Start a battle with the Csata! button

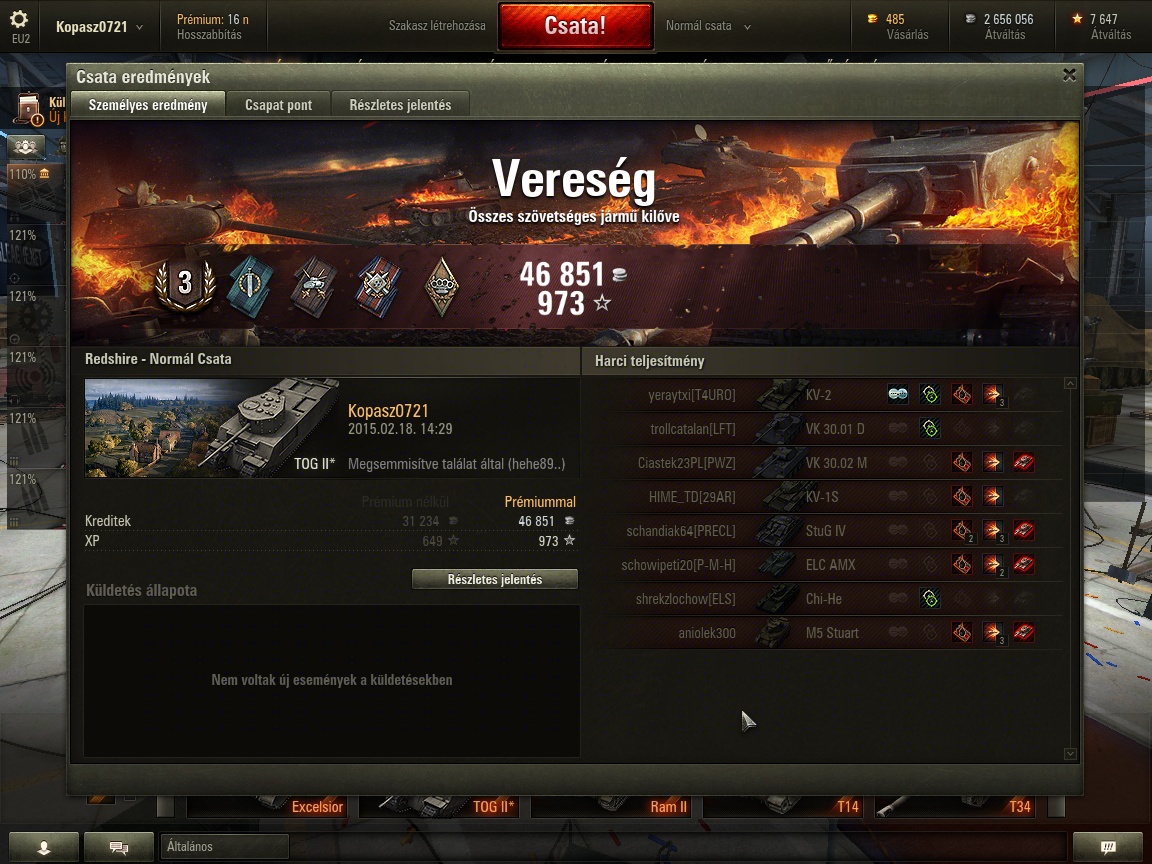(574, 26)
